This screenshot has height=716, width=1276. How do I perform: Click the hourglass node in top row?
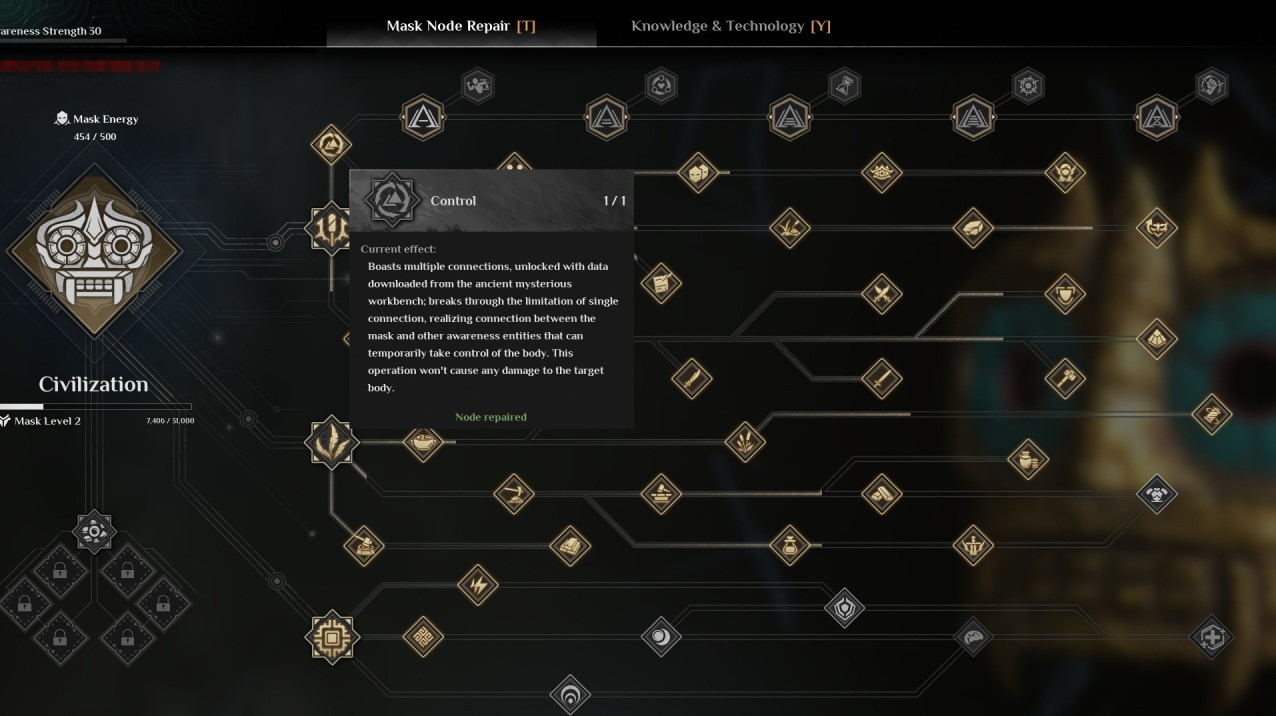[844, 86]
